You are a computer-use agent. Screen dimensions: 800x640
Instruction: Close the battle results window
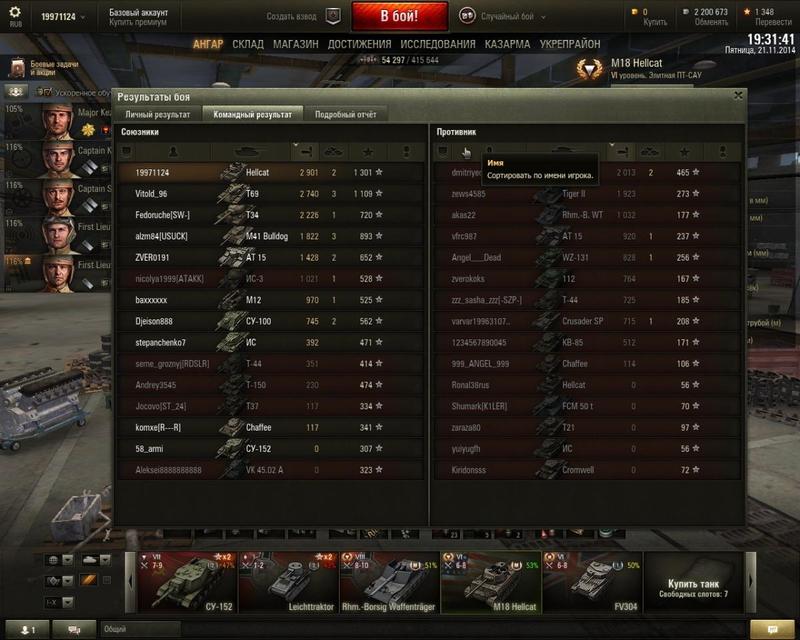(x=738, y=96)
